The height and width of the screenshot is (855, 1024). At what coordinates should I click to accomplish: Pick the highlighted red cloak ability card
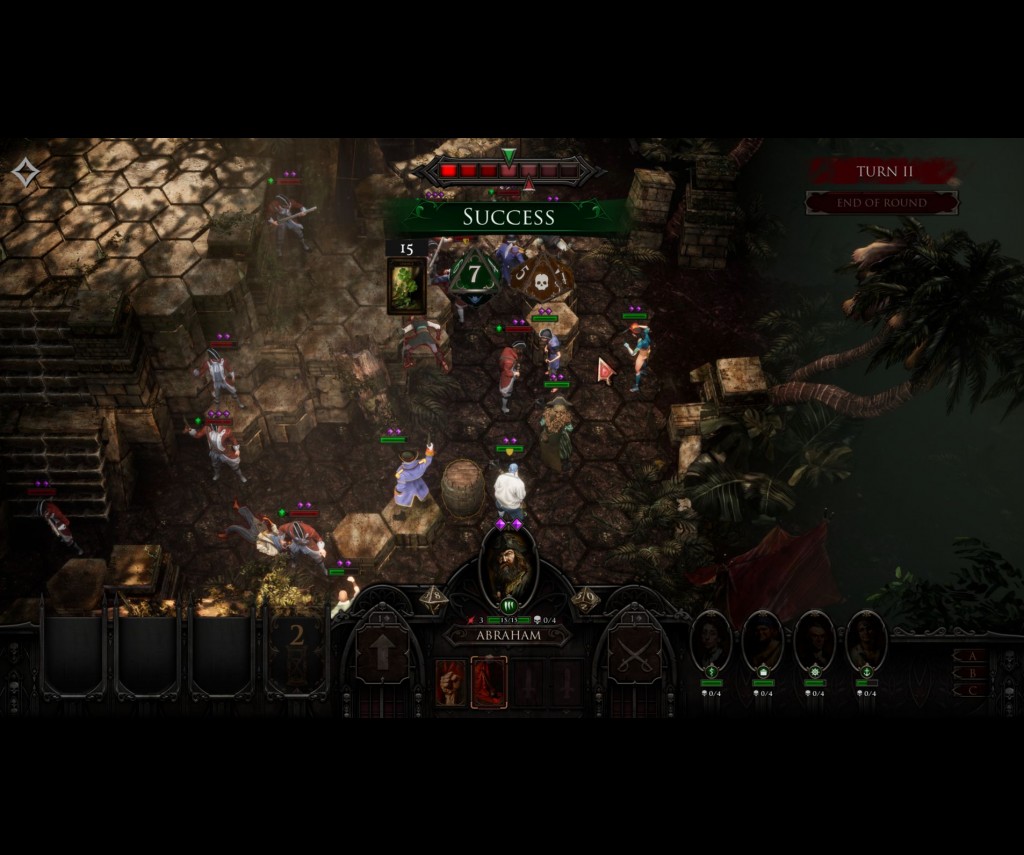click(x=489, y=682)
